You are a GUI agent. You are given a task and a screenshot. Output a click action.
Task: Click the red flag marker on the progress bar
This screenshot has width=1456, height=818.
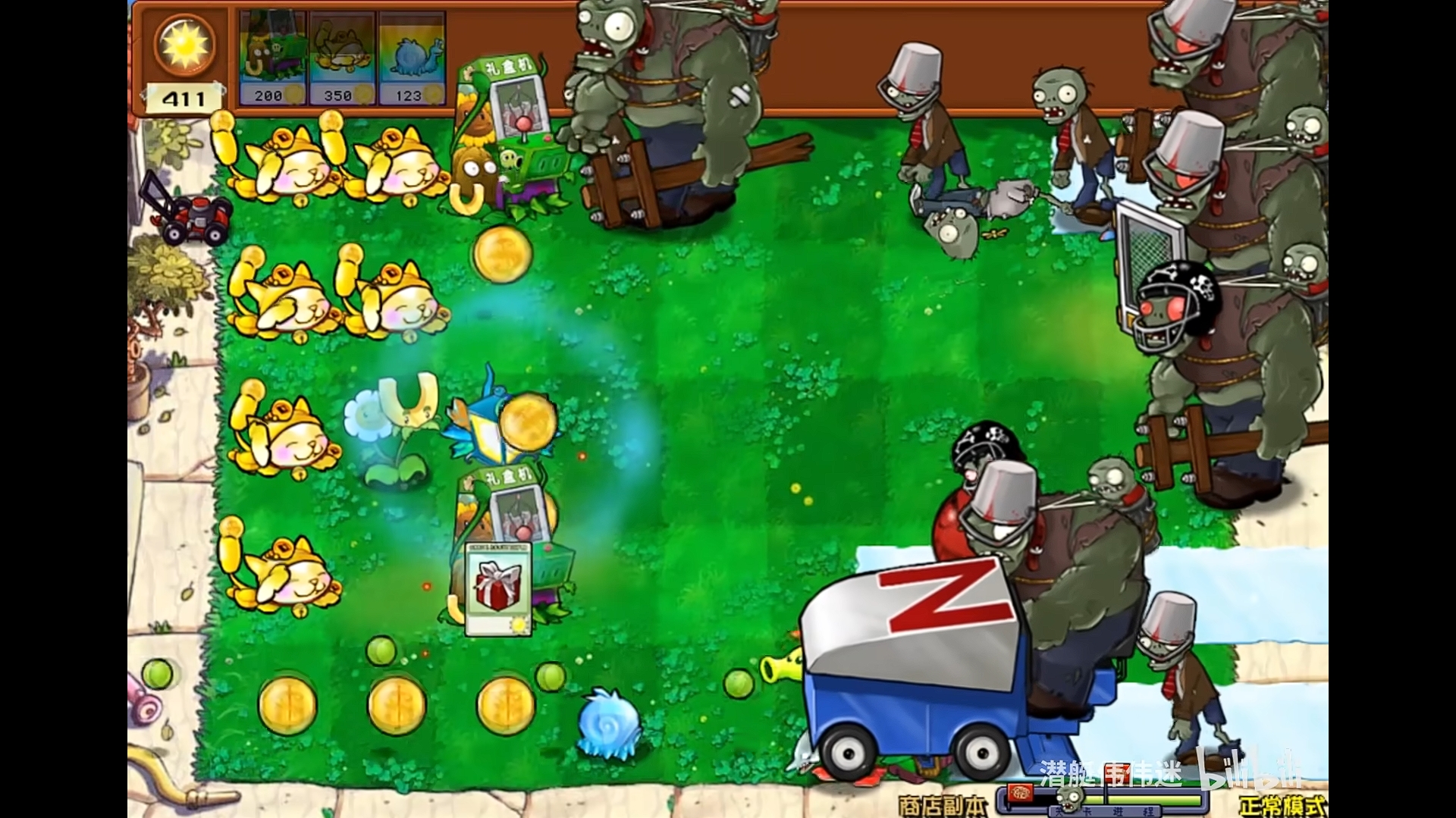[1019, 791]
